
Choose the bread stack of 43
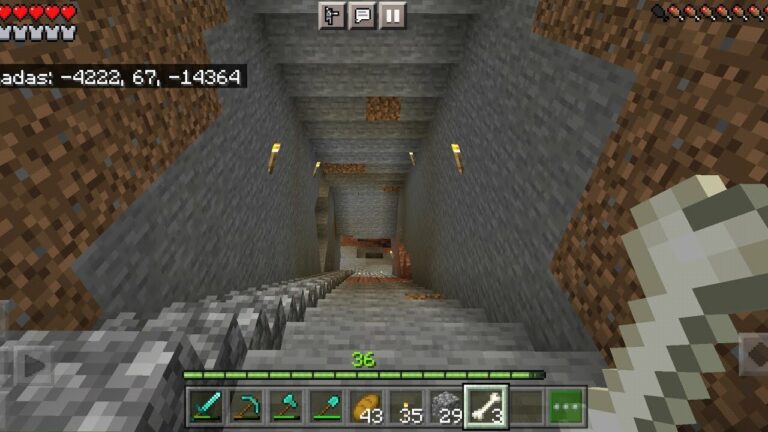366,406
